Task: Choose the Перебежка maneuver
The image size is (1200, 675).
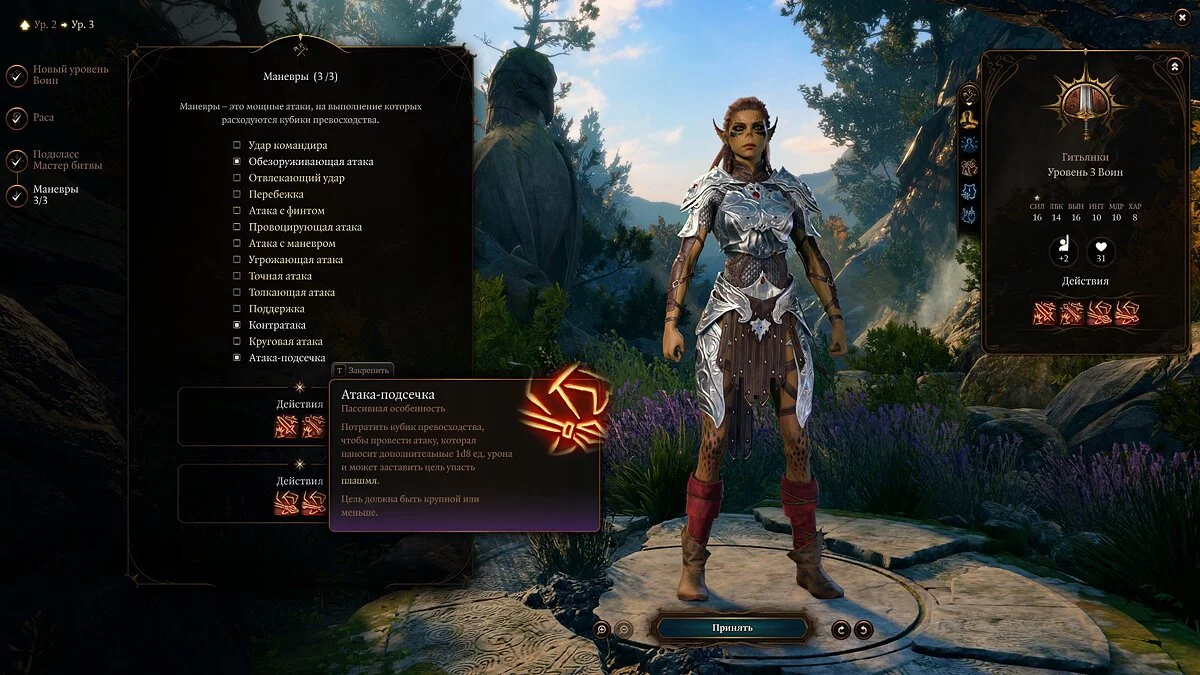Action: click(237, 194)
